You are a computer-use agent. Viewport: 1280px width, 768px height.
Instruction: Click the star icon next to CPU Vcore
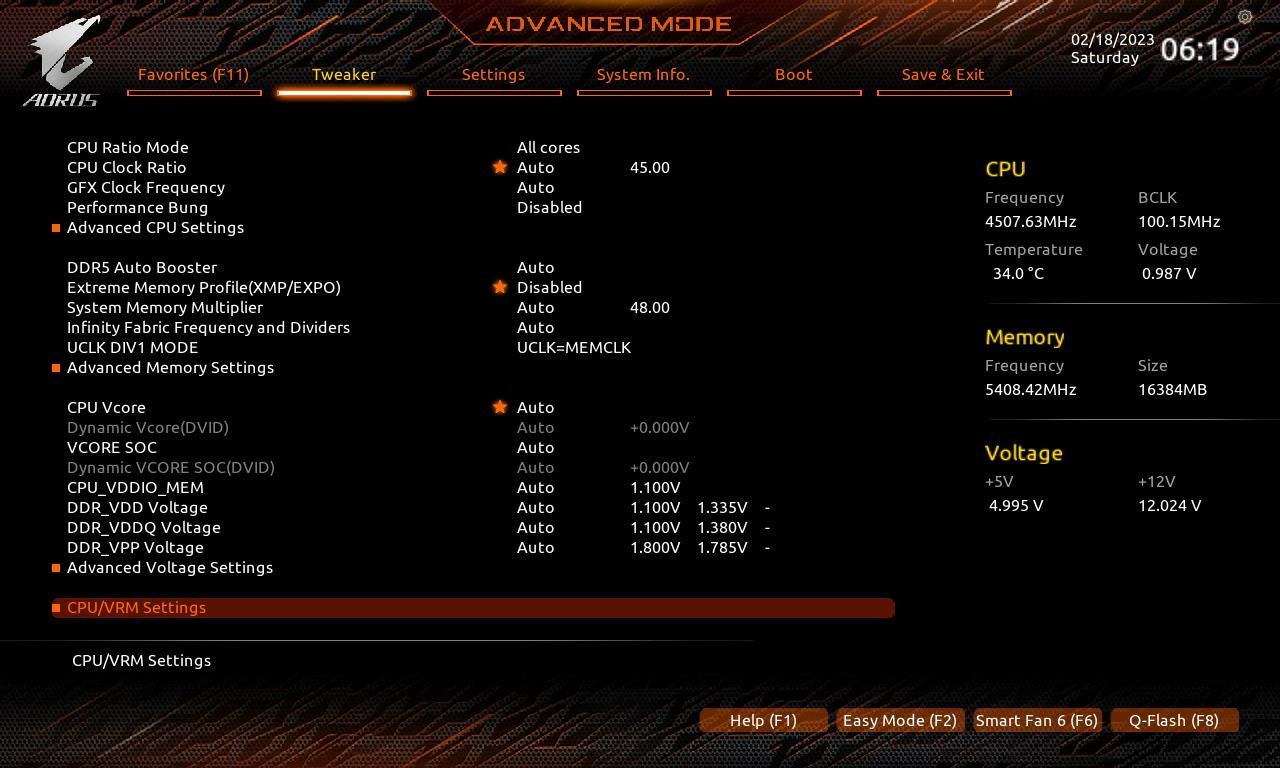[500, 407]
